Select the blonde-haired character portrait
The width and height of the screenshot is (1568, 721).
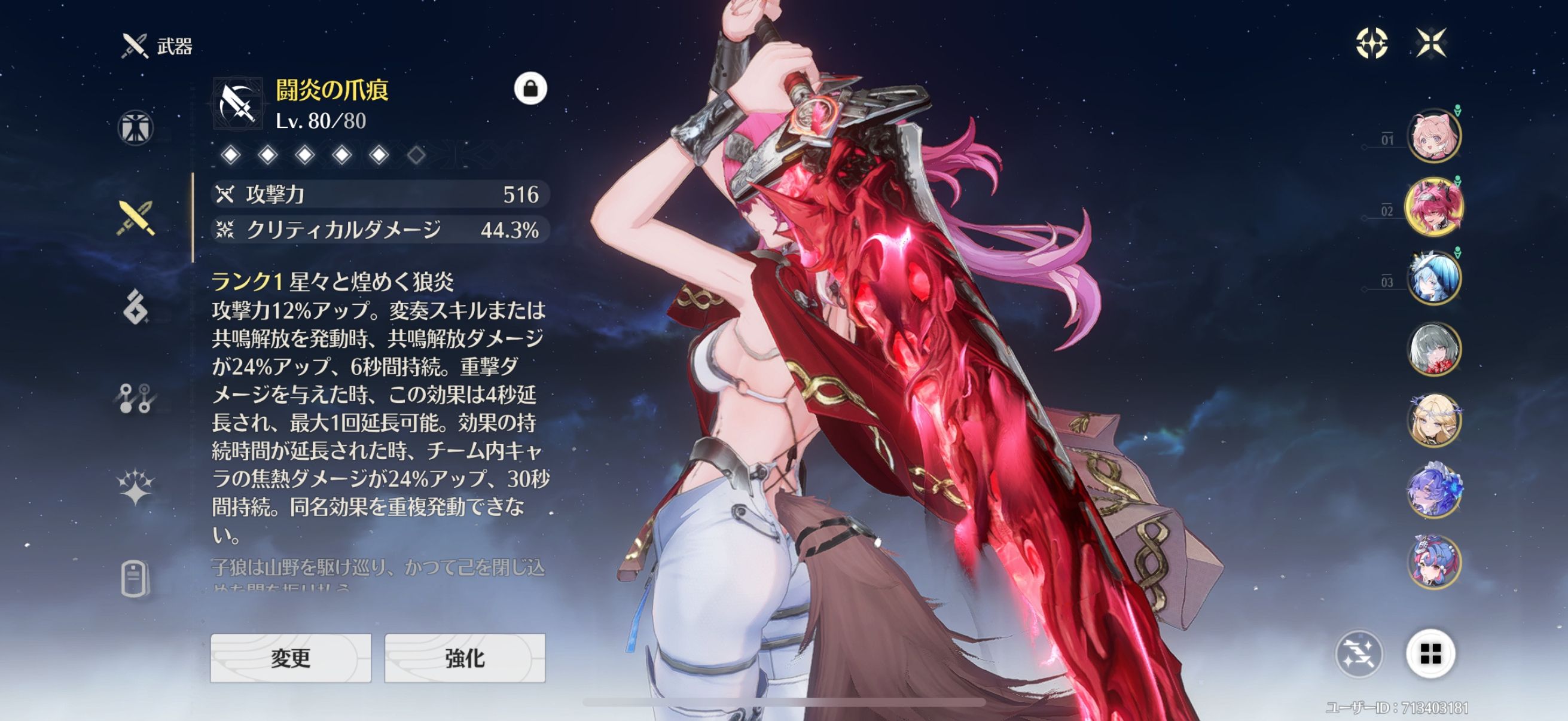click(x=1434, y=420)
